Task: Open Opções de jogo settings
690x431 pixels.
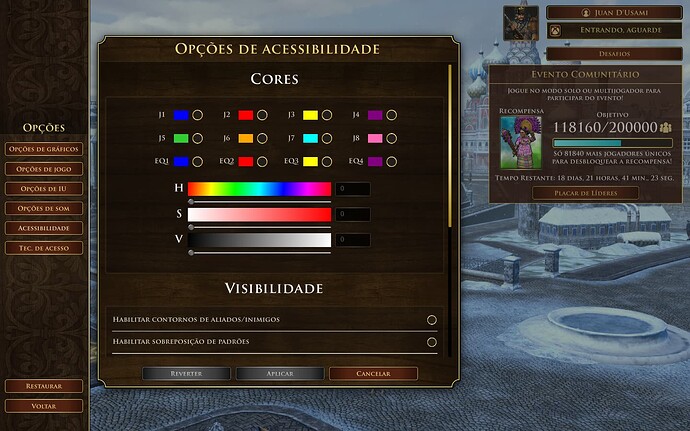Action: (43, 169)
